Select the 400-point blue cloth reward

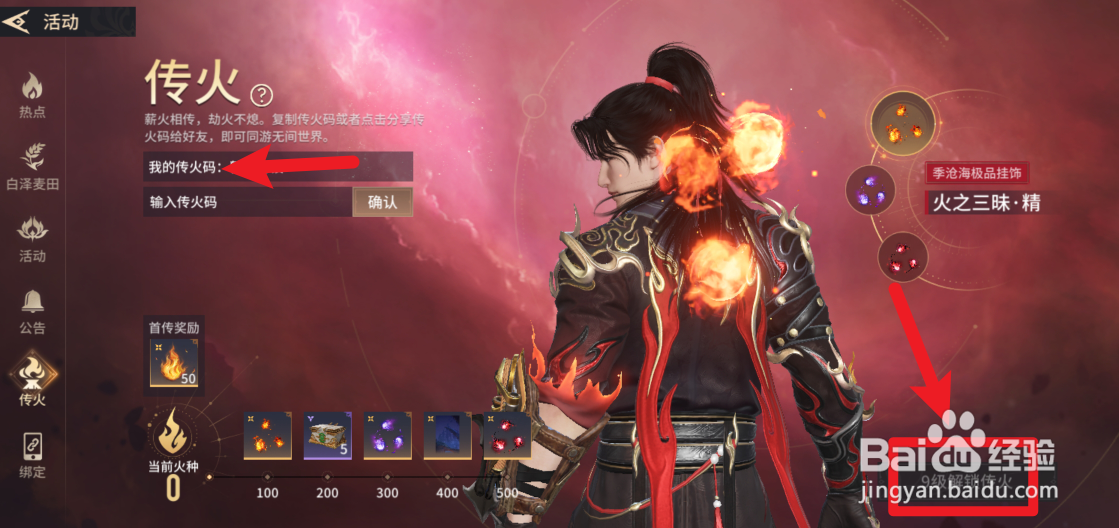click(447, 436)
